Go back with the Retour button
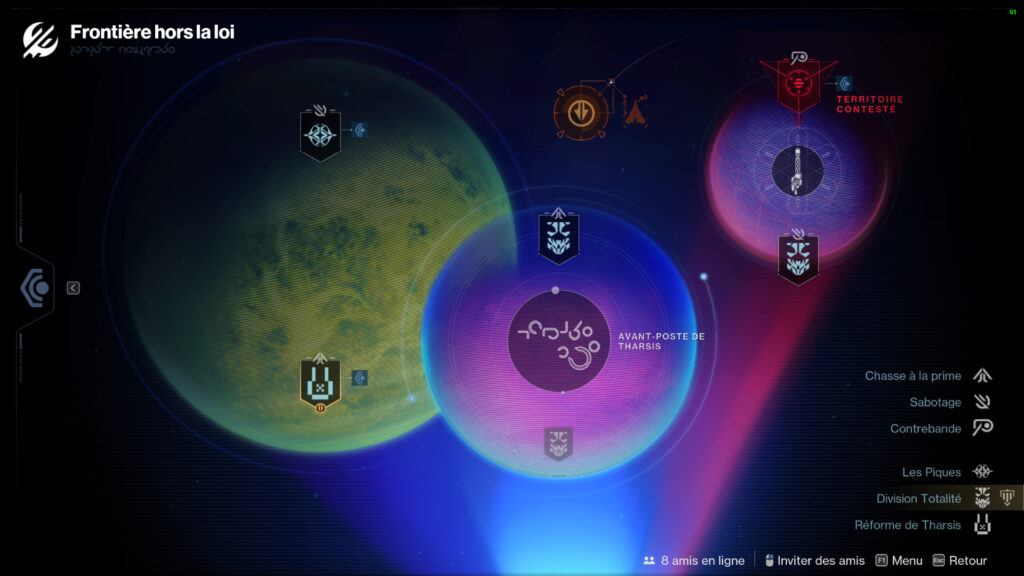The width and height of the screenshot is (1024, 576). point(959,561)
